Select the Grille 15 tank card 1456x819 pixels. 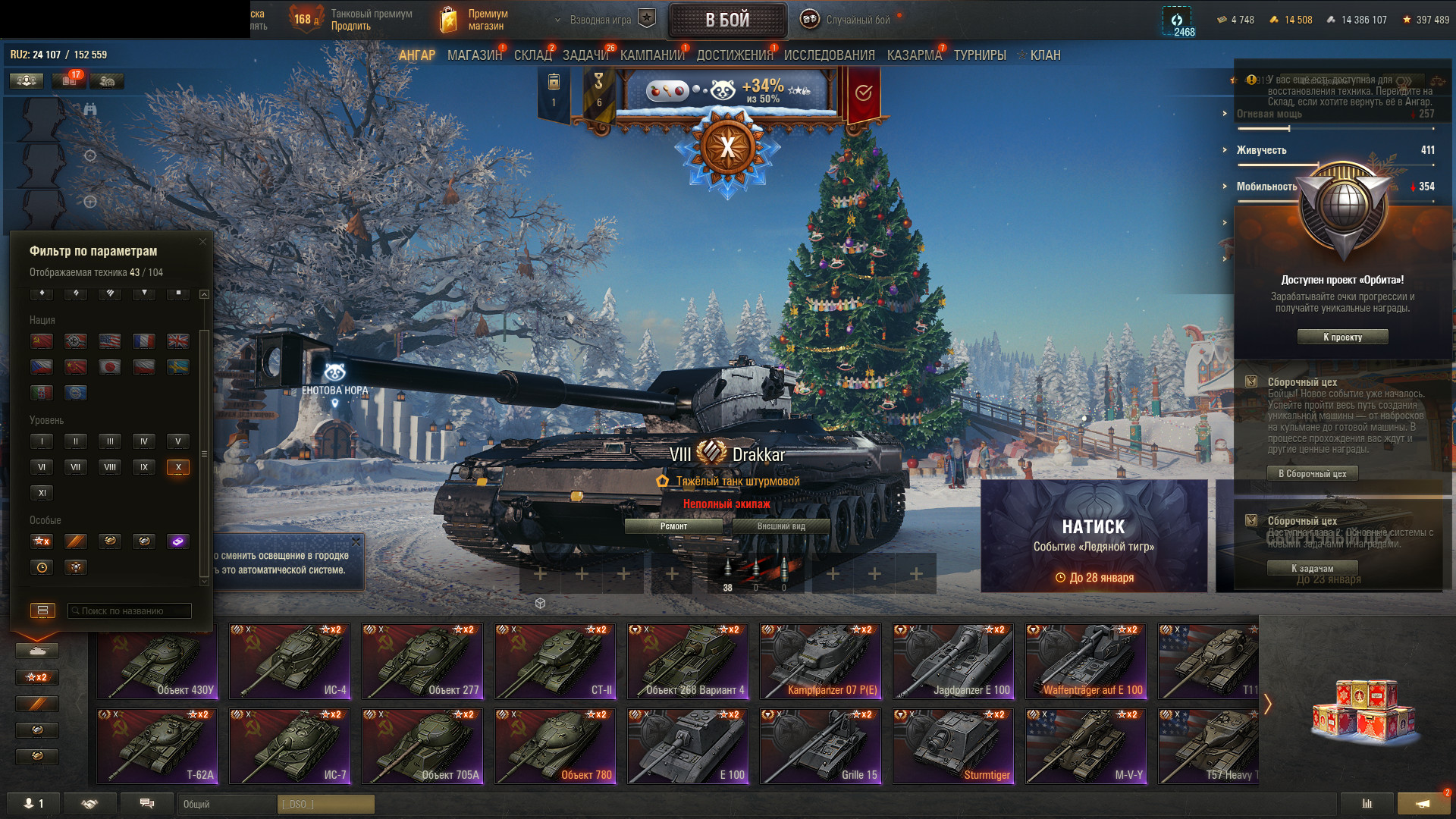pyautogui.click(x=821, y=746)
